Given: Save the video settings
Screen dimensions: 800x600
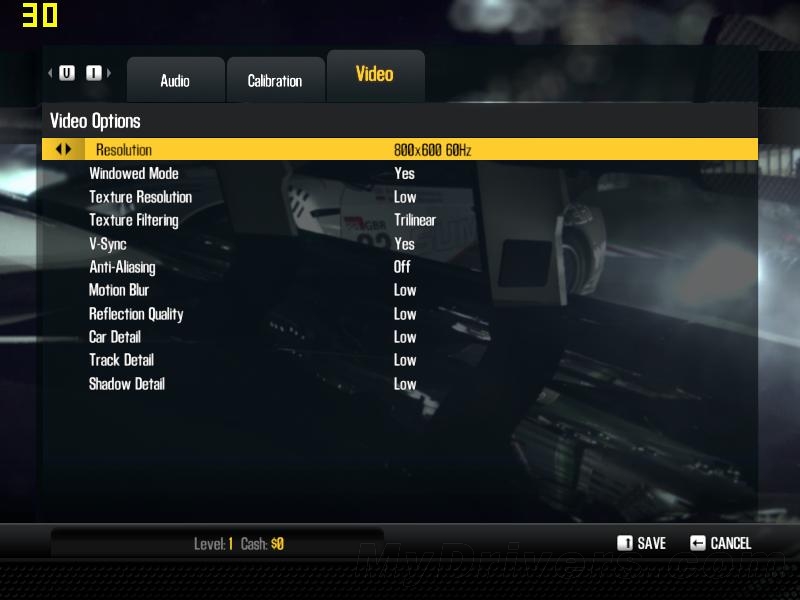Looking at the screenshot, I should (641, 543).
